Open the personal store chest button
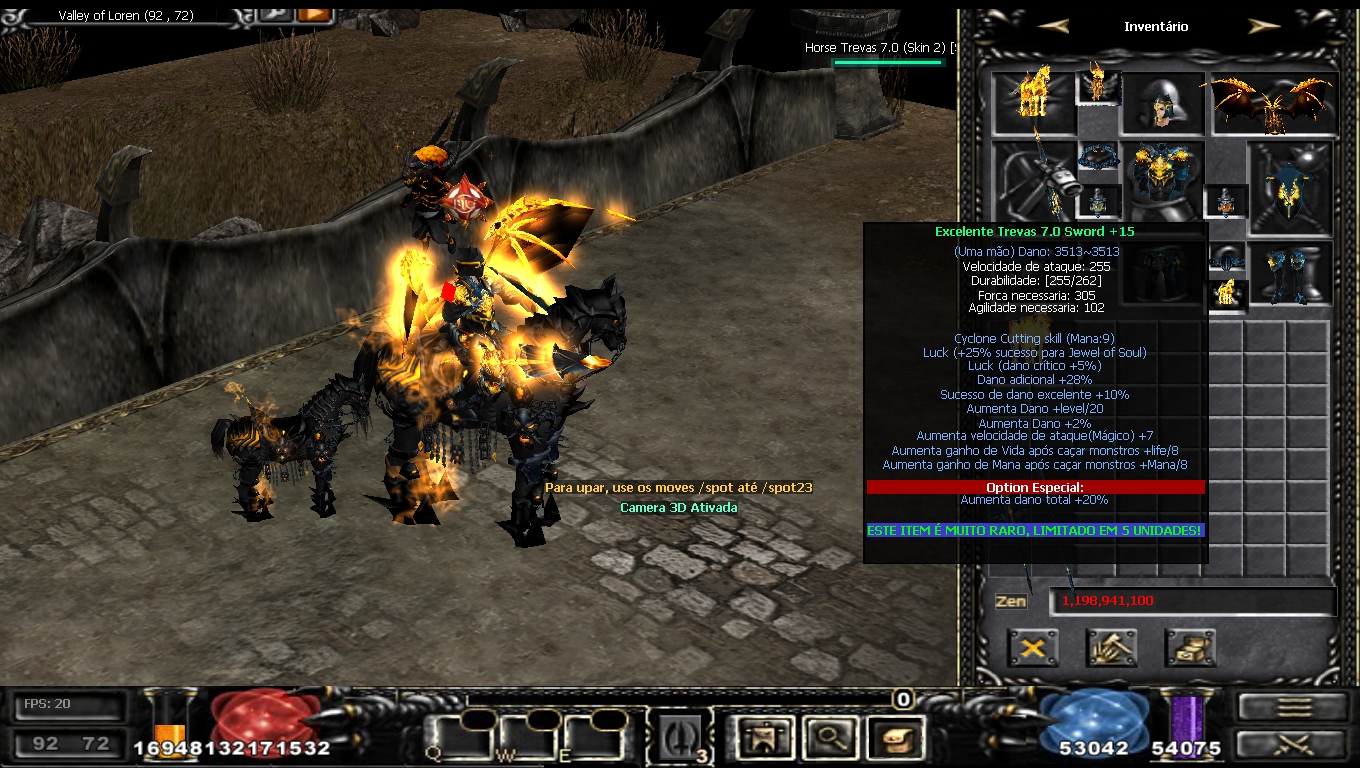 coord(1190,648)
